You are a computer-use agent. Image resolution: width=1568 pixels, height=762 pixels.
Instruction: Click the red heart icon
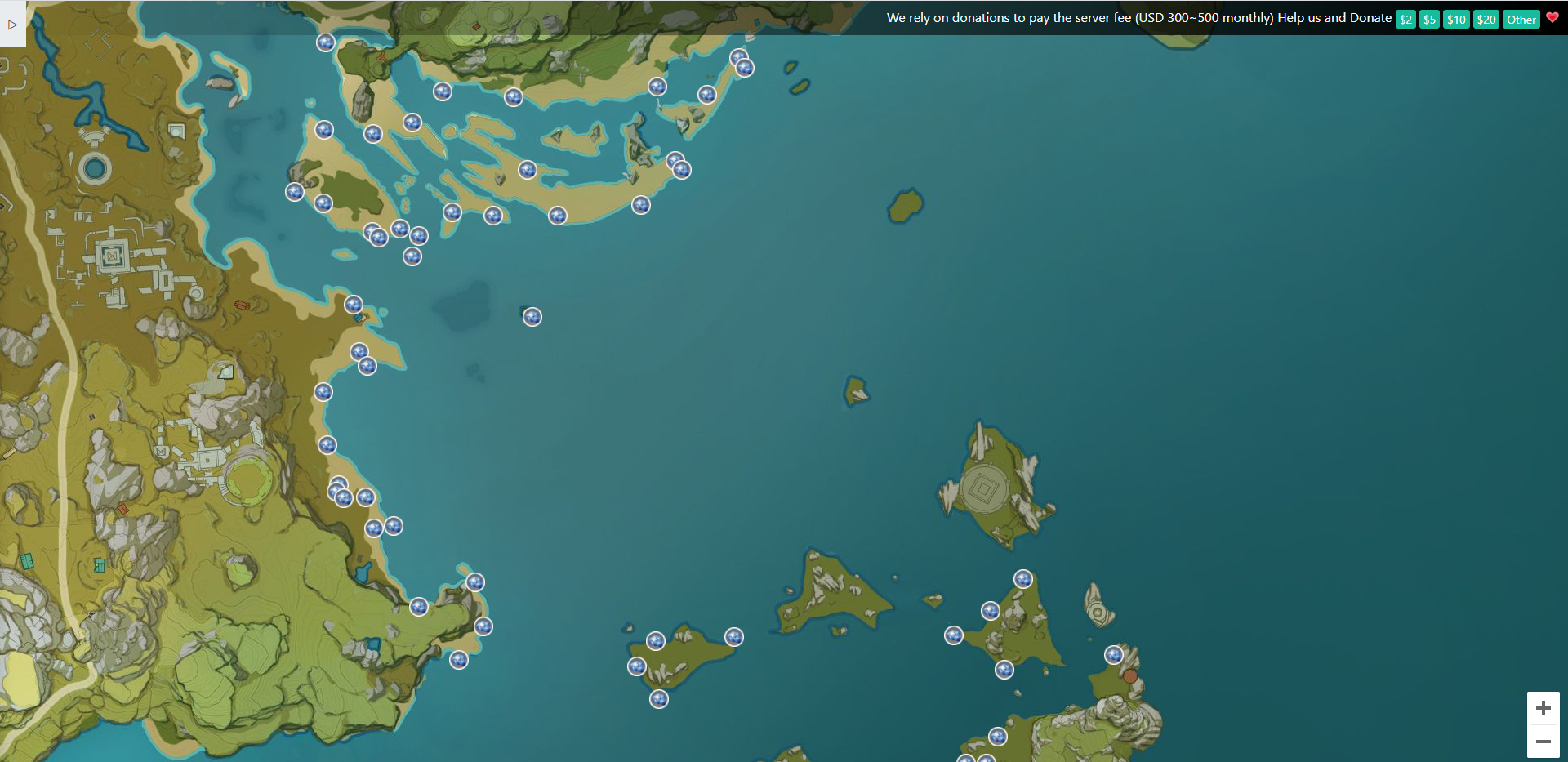click(1552, 17)
